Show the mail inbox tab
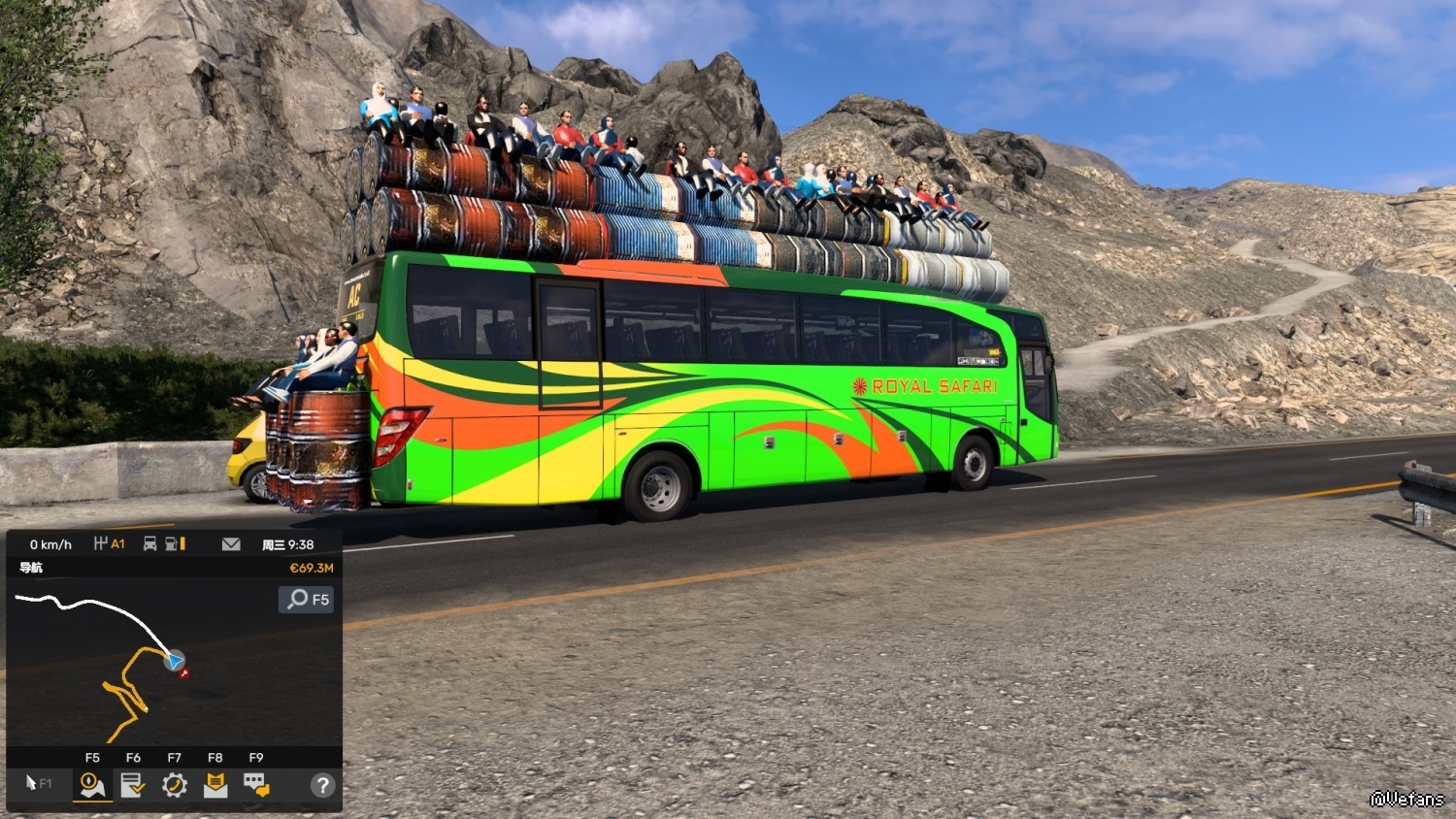This screenshot has height=819, width=1456. click(x=215, y=784)
